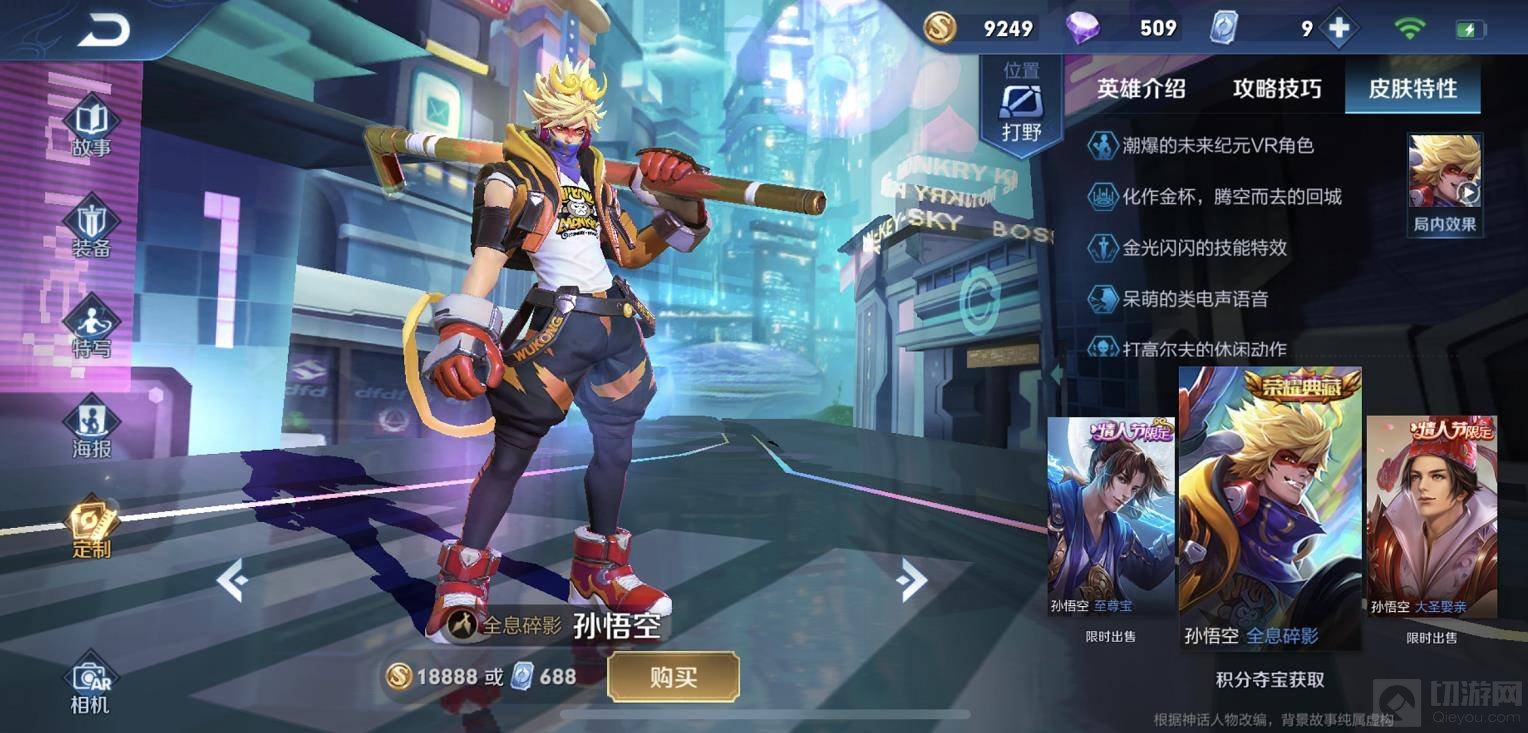Show the next skin with right arrow
Image resolution: width=1528 pixels, height=733 pixels.
pyautogui.click(x=911, y=580)
